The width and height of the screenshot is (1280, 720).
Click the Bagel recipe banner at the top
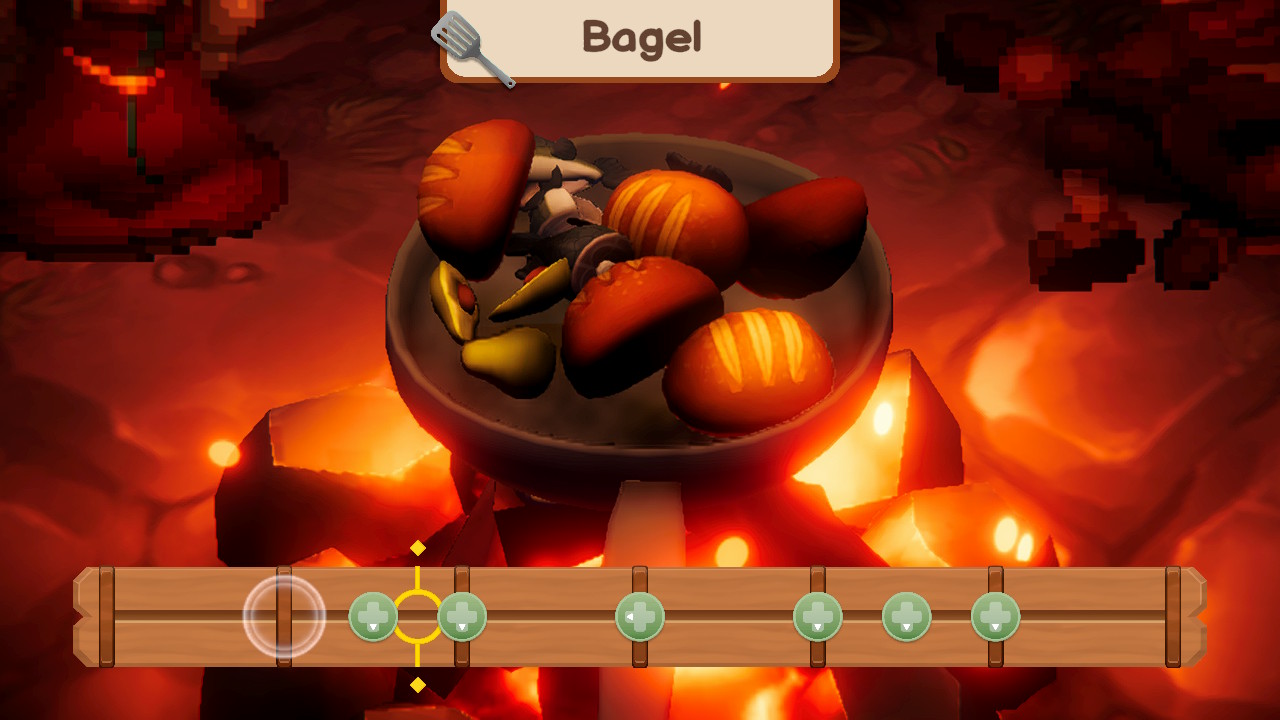(x=640, y=37)
